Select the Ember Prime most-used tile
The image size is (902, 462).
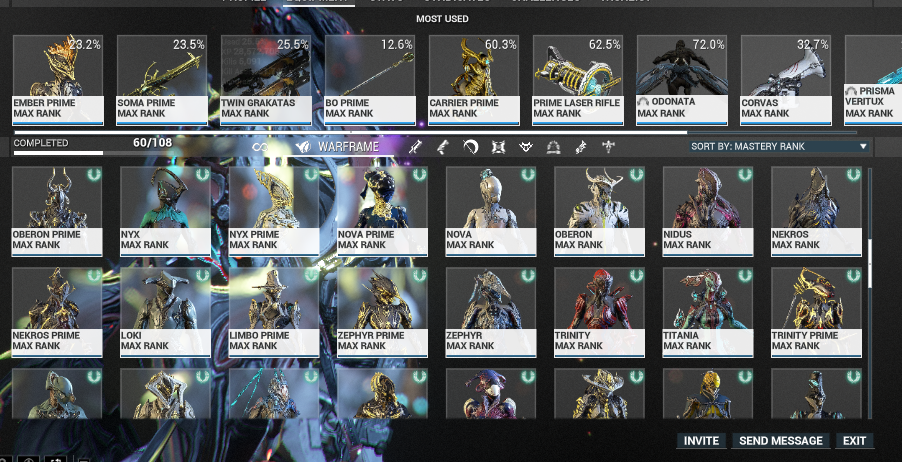pos(58,80)
